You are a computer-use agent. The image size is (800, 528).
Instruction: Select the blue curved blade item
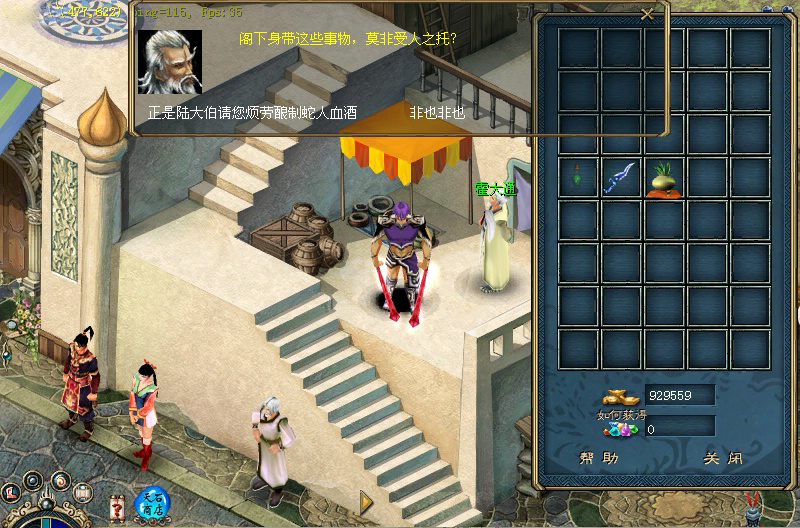point(621,178)
